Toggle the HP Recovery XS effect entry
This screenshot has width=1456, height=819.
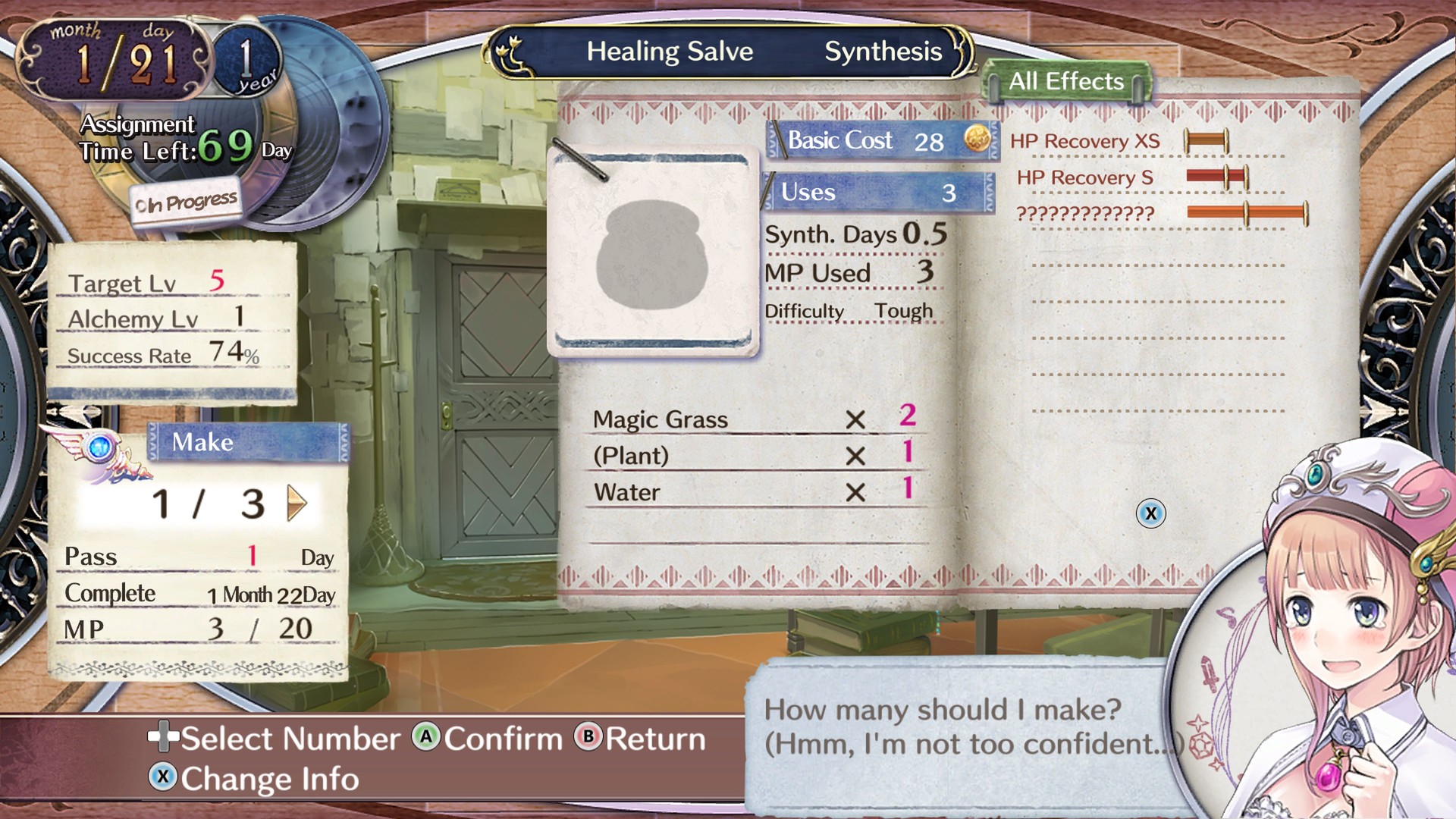click(1084, 140)
